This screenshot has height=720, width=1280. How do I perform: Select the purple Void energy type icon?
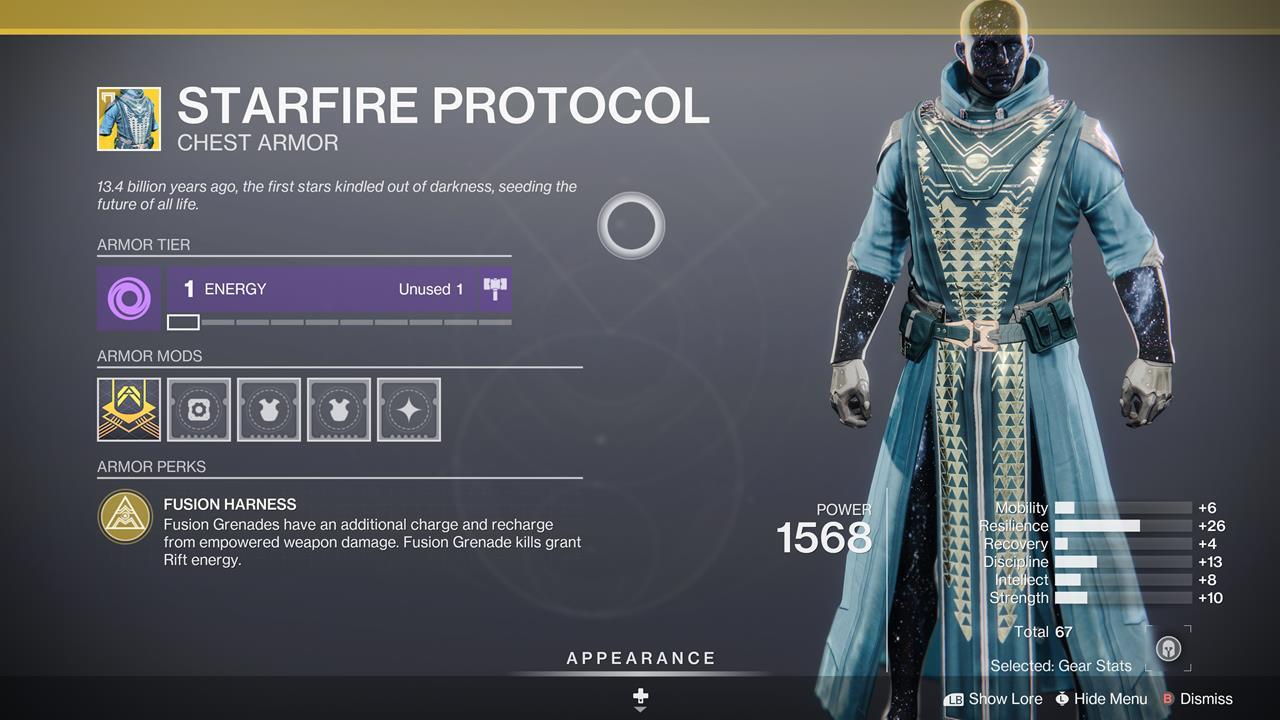tap(128, 298)
